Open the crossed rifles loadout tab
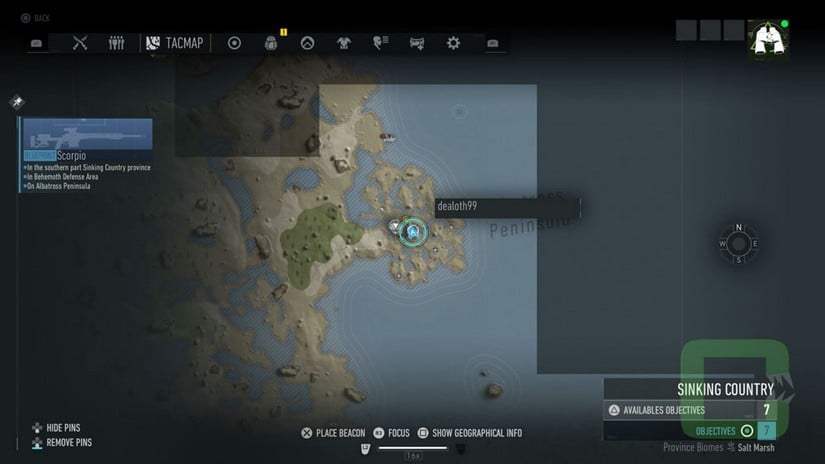Viewport: 825px width, 464px height. pos(81,43)
